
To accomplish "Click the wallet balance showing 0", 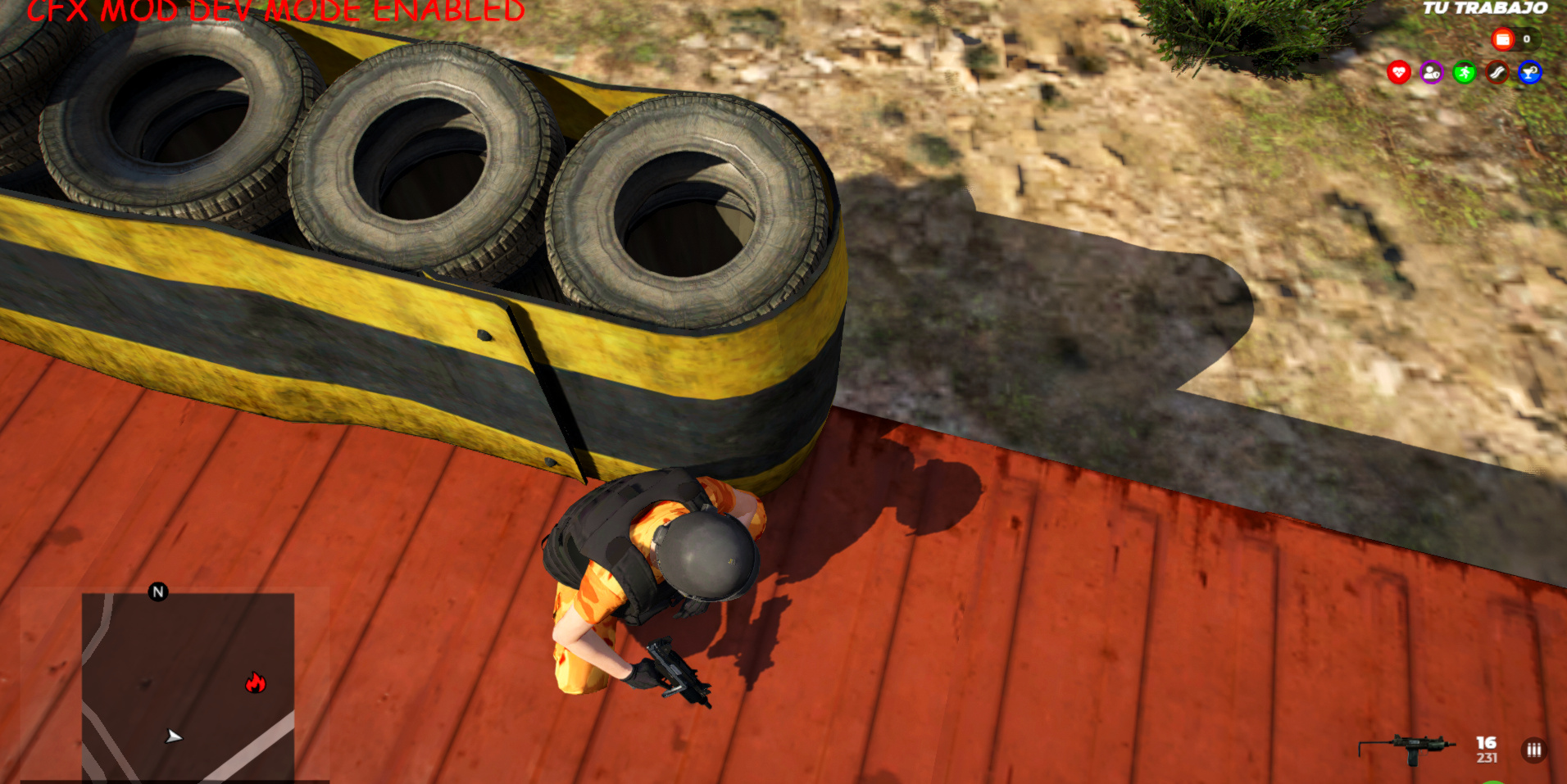I will click(1526, 39).
